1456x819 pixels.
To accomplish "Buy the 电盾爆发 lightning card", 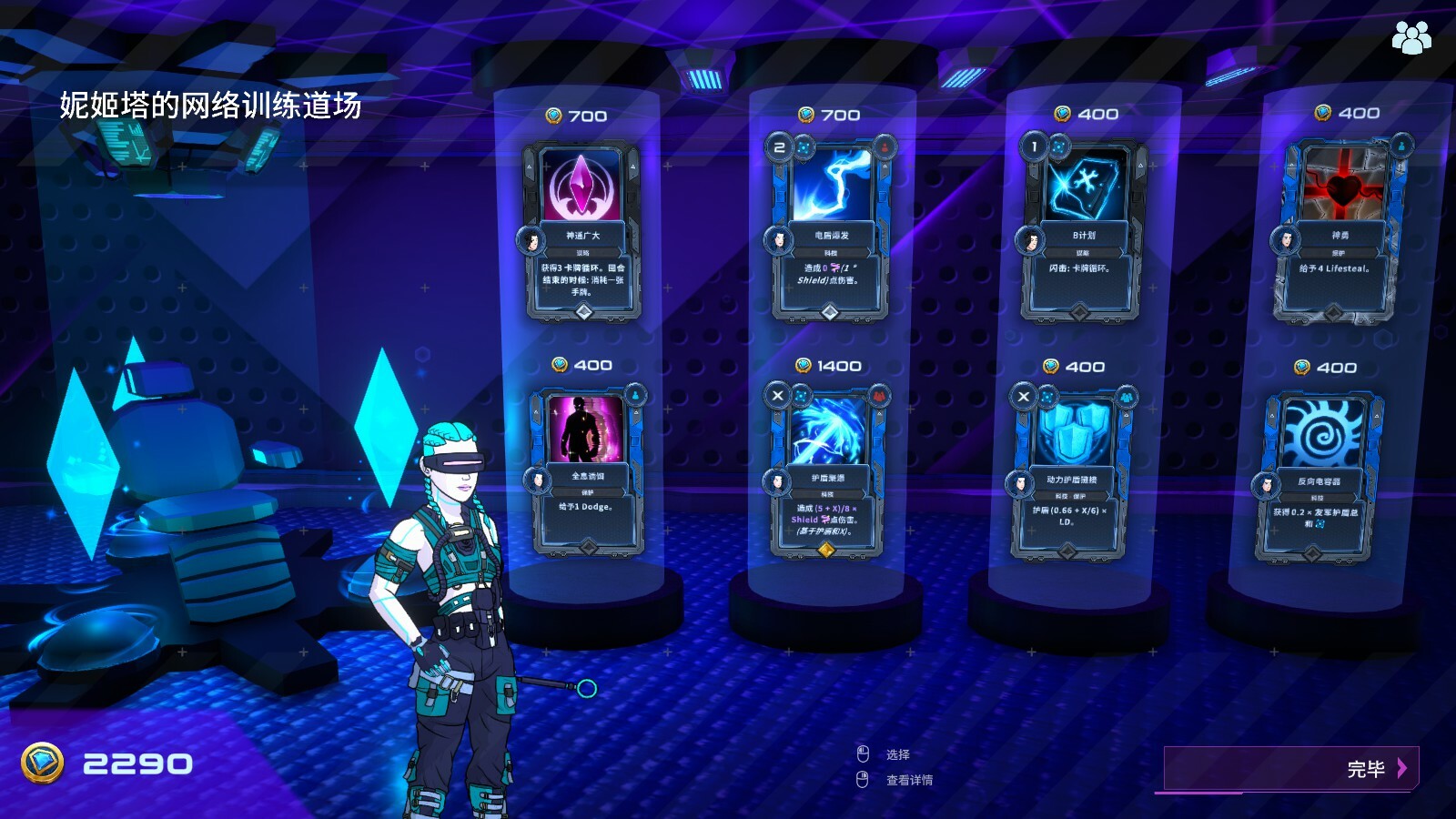I will 830,227.
